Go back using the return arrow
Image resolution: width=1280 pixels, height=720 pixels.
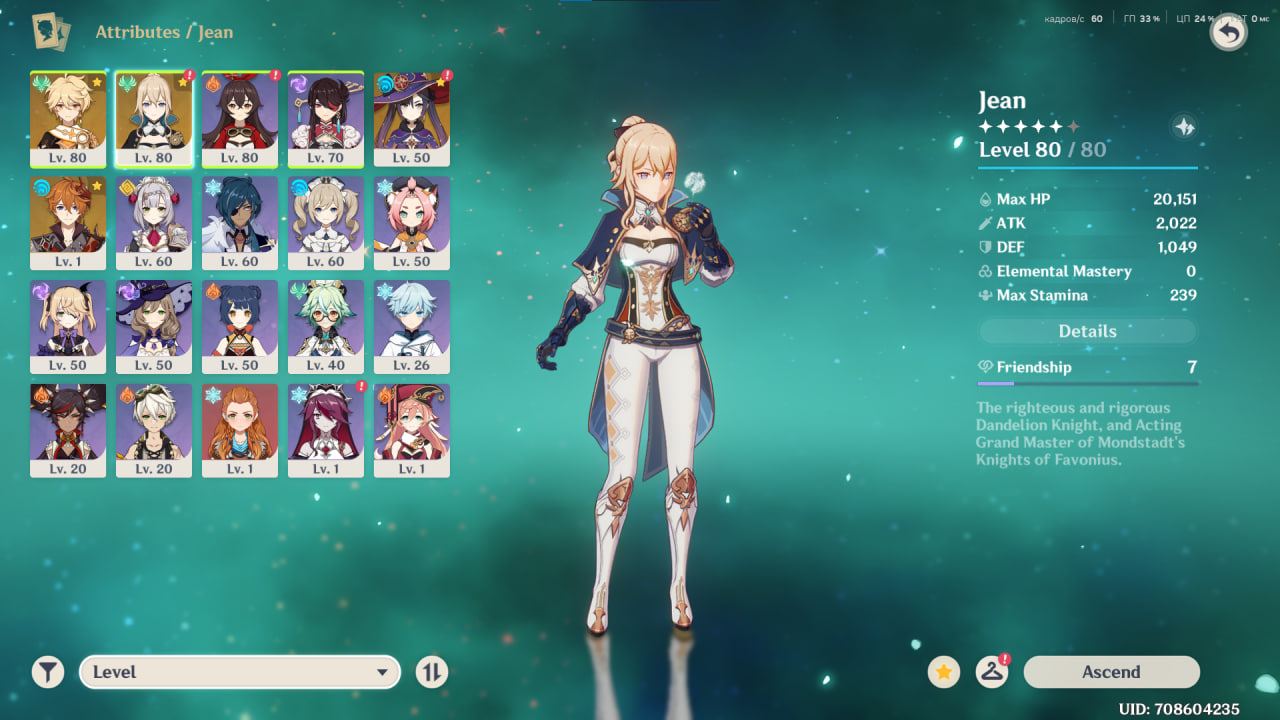pyautogui.click(x=1229, y=33)
